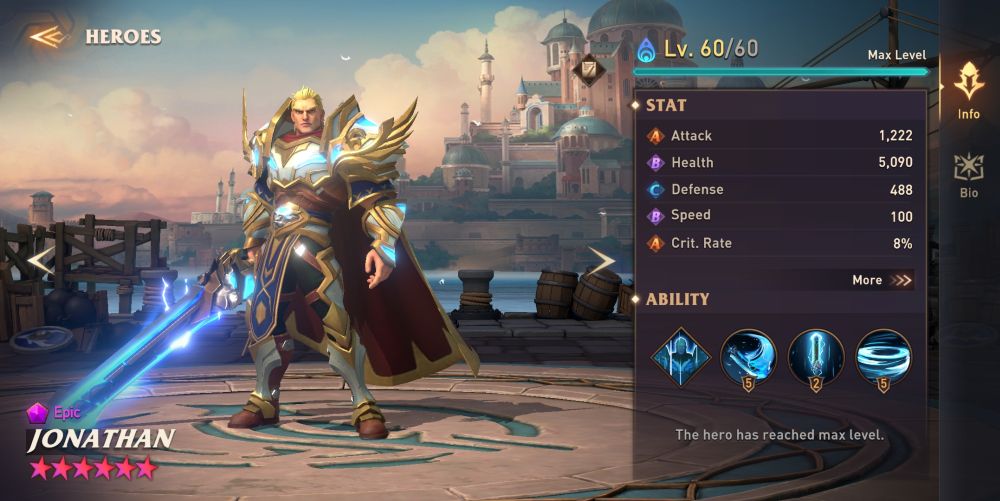The height and width of the screenshot is (501, 1000).
Task: View the previous hero with left arrow
Action: pos(39,261)
